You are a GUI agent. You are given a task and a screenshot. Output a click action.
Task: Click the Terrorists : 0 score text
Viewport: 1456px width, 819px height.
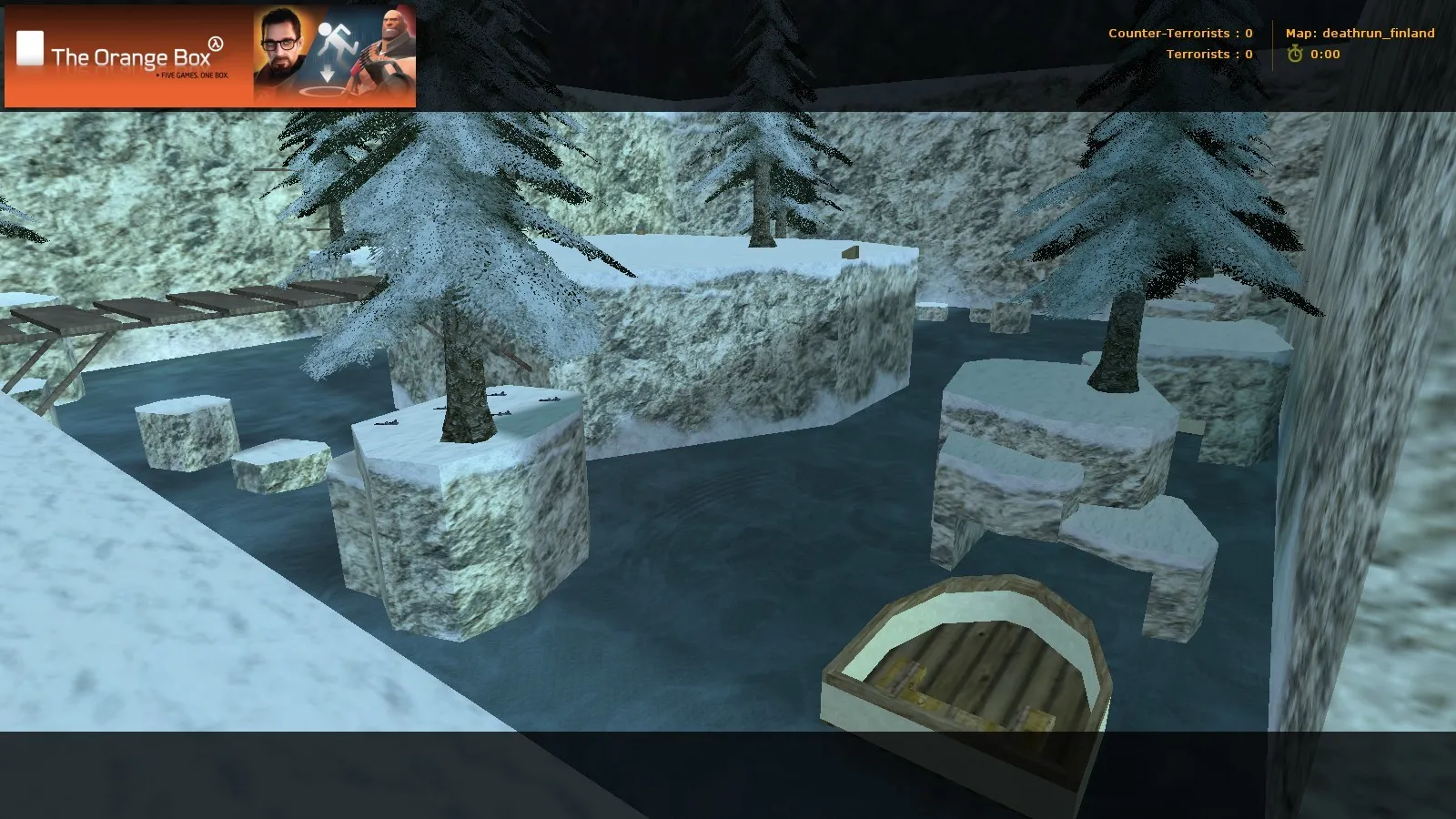tap(1208, 55)
